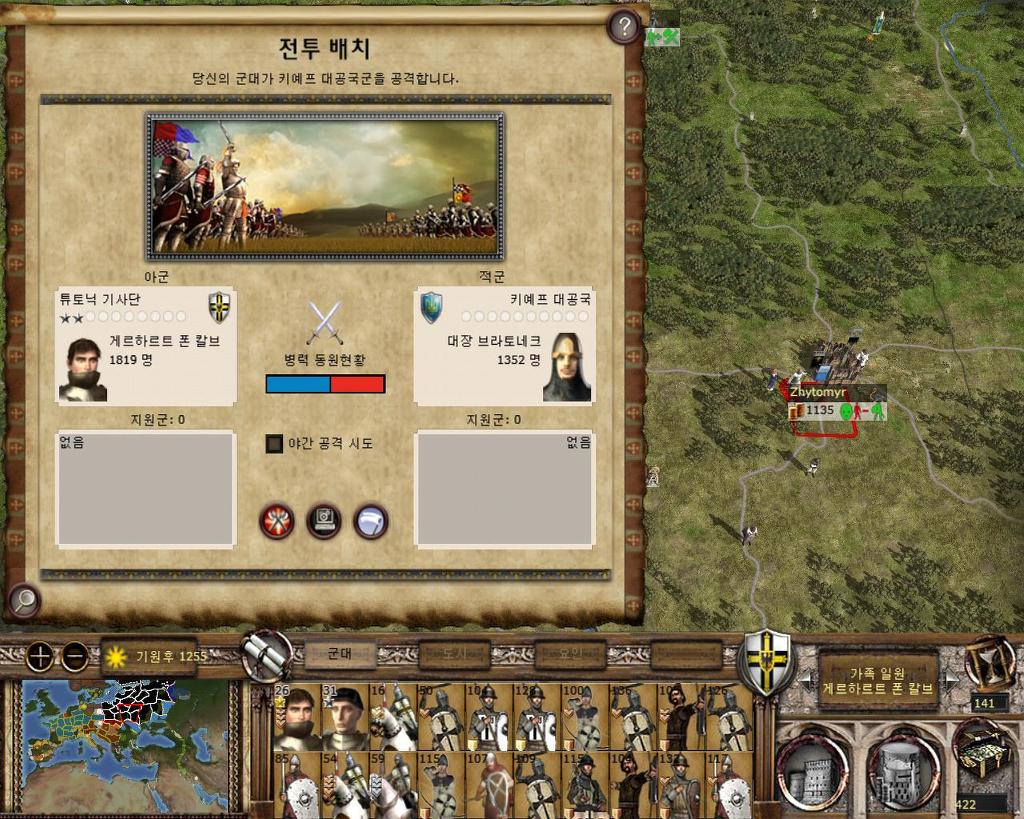Viewport: 1024px width, 819px height.
Task: Select the general's unit card numbered 26
Action: (x=297, y=717)
